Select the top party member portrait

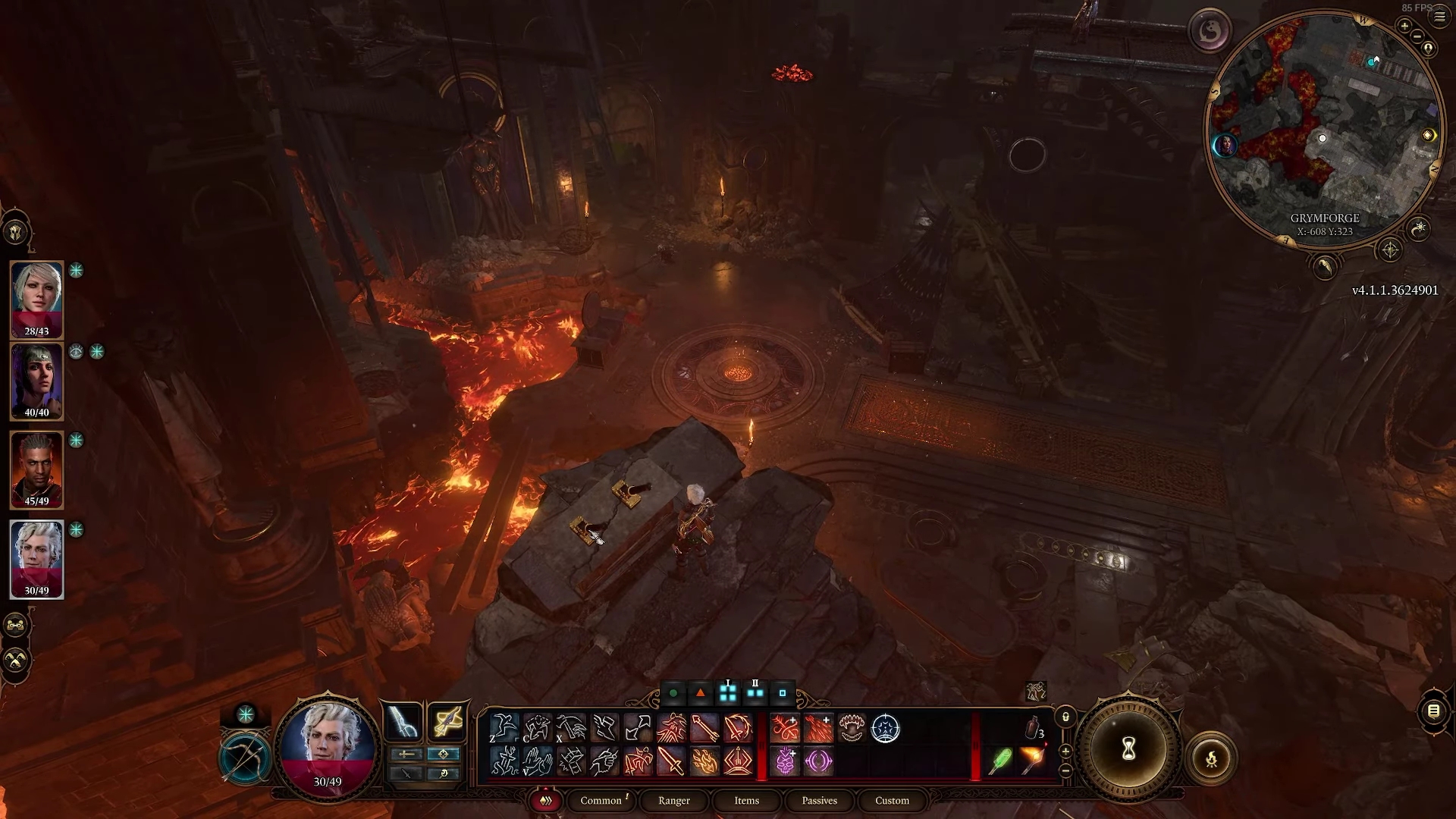tap(36, 299)
